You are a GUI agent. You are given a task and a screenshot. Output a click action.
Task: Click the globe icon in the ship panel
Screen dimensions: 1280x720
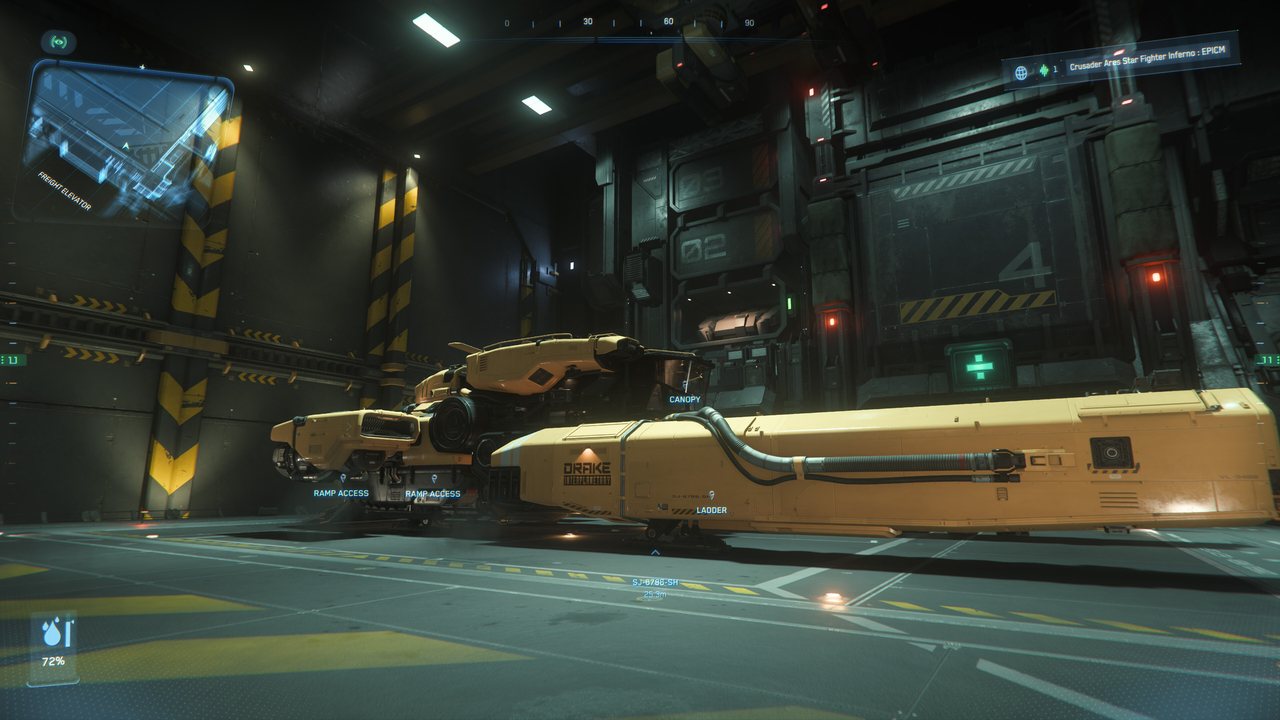pyautogui.click(x=1021, y=72)
